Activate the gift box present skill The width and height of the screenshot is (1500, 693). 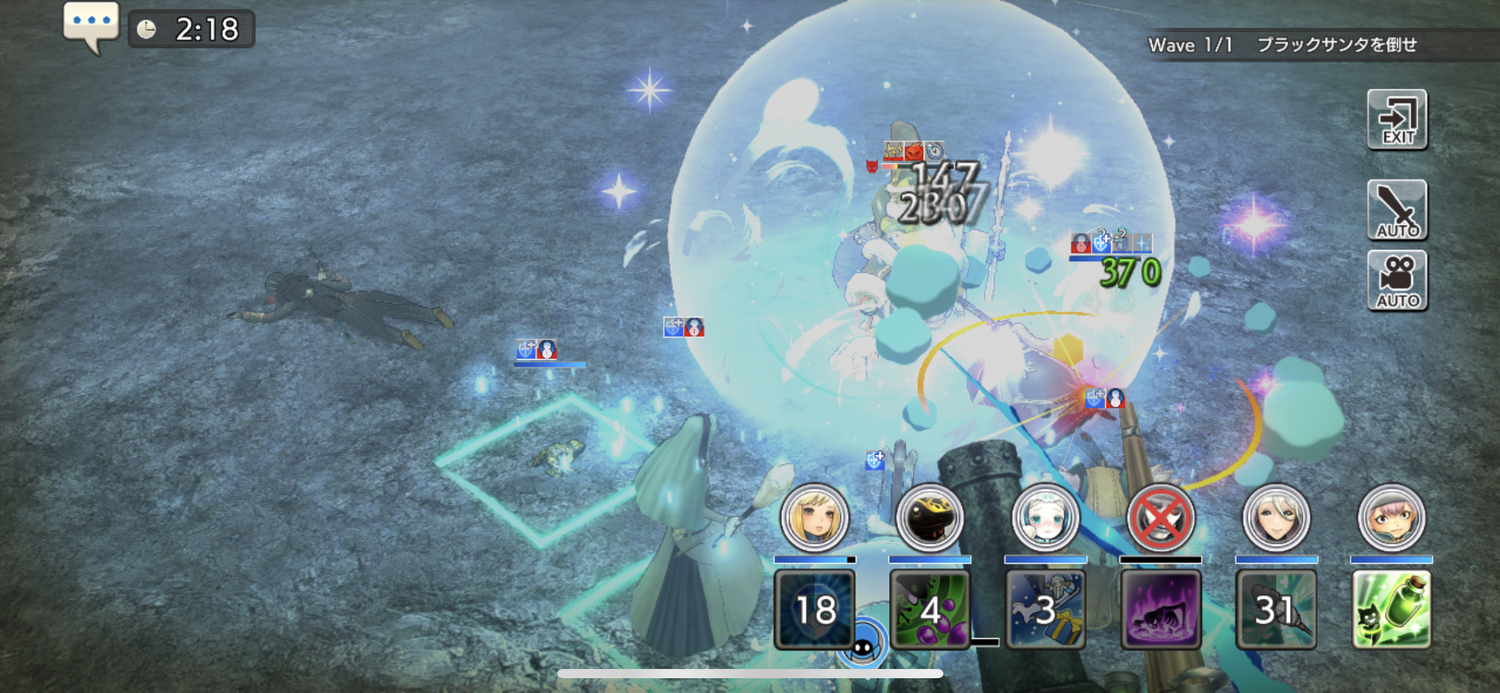coord(1045,609)
